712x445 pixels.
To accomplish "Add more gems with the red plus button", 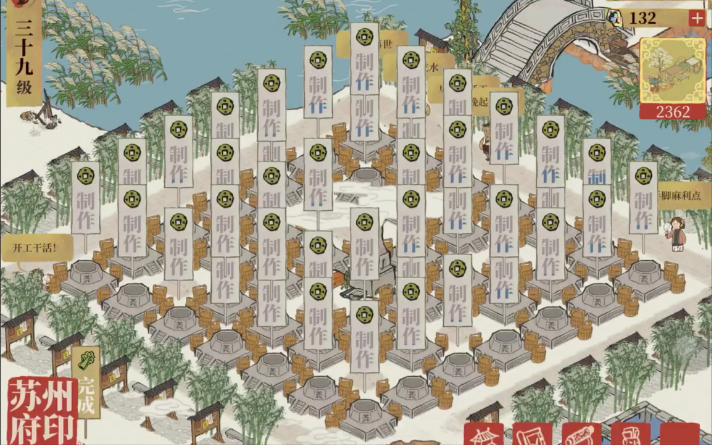I will coord(696,18).
